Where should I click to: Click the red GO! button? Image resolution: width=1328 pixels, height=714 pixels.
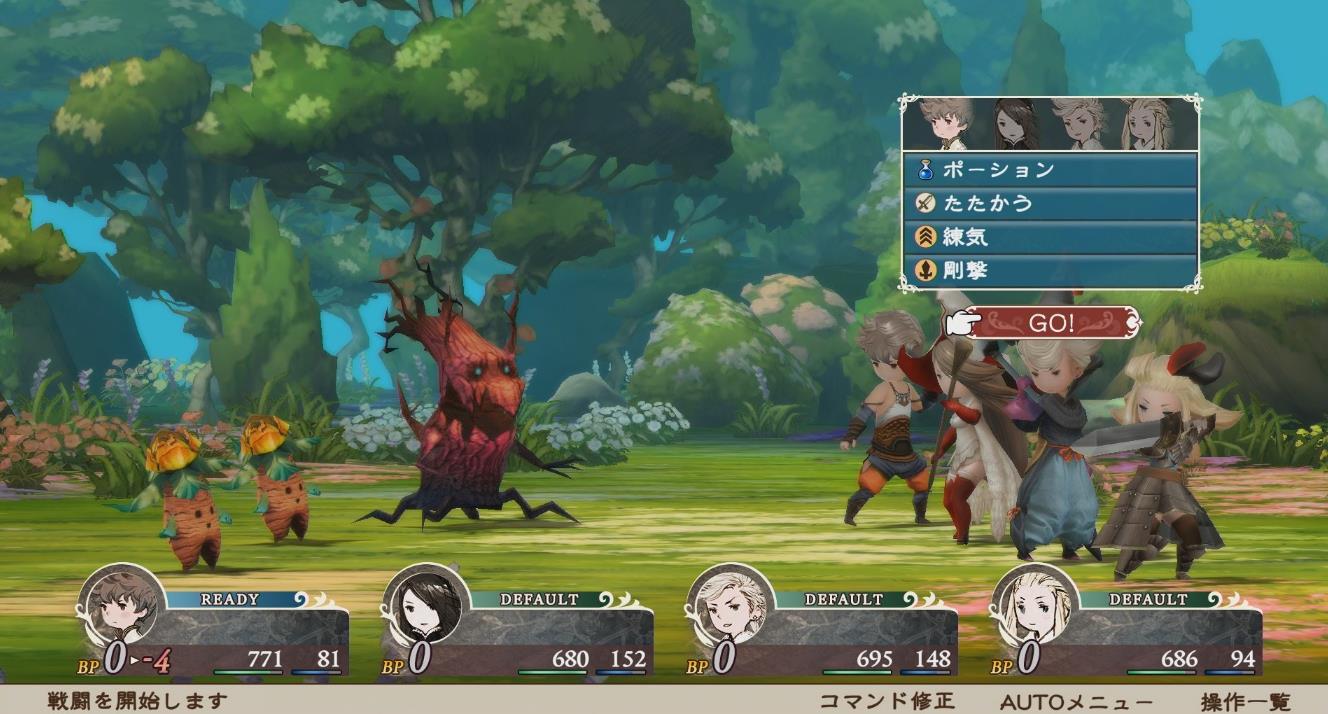(x=1052, y=323)
